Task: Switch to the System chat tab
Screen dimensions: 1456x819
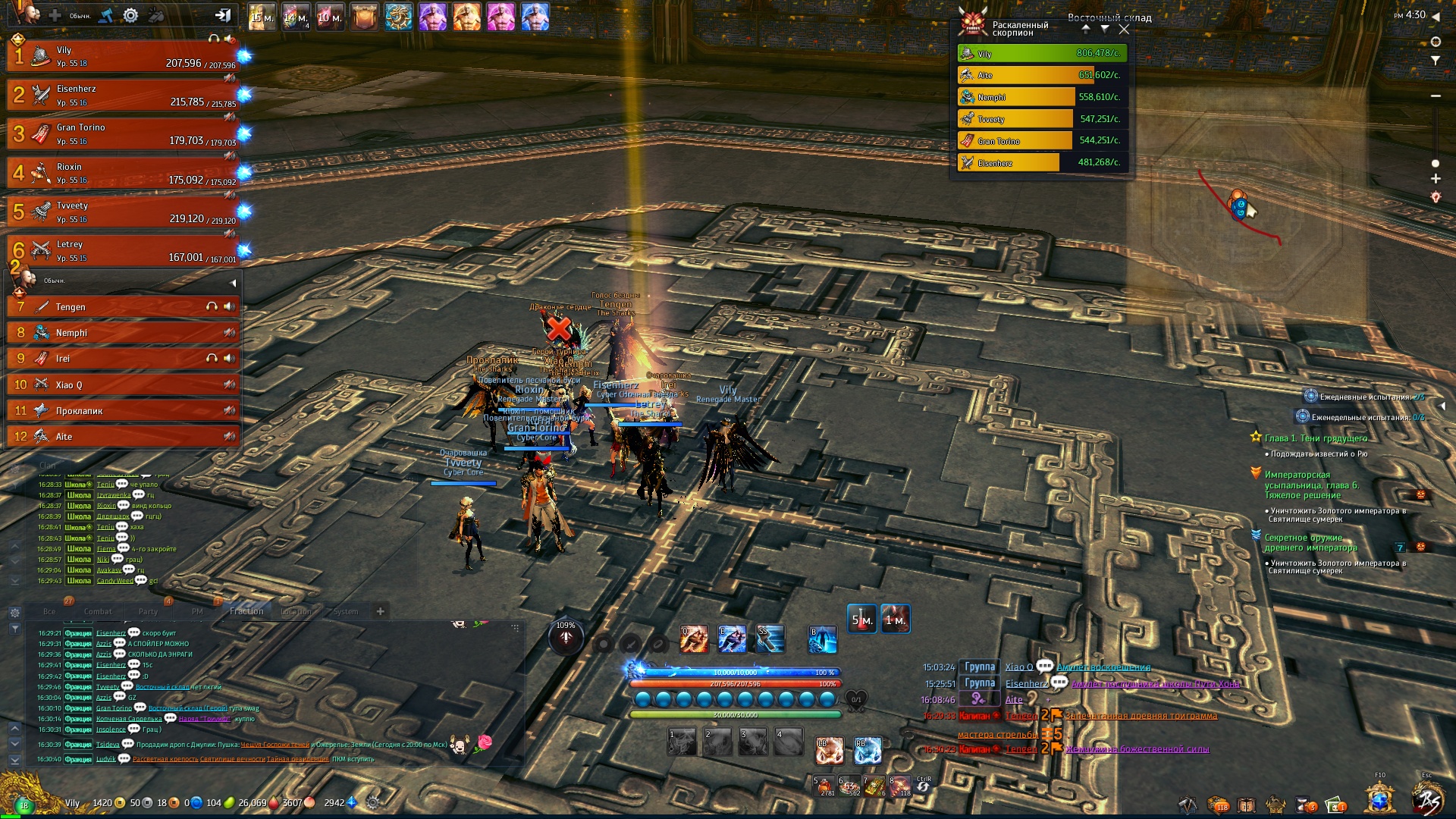Action: coord(346,611)
